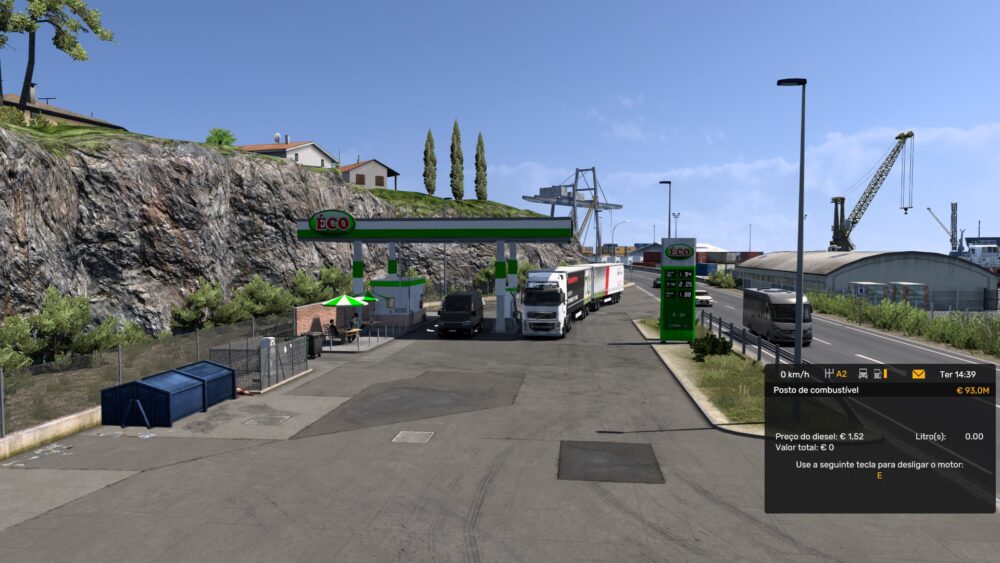Open the yellow mail envelope icon
Image resolution: width=1000 pixels, height=563 pixels.
[x=918, y=374]
